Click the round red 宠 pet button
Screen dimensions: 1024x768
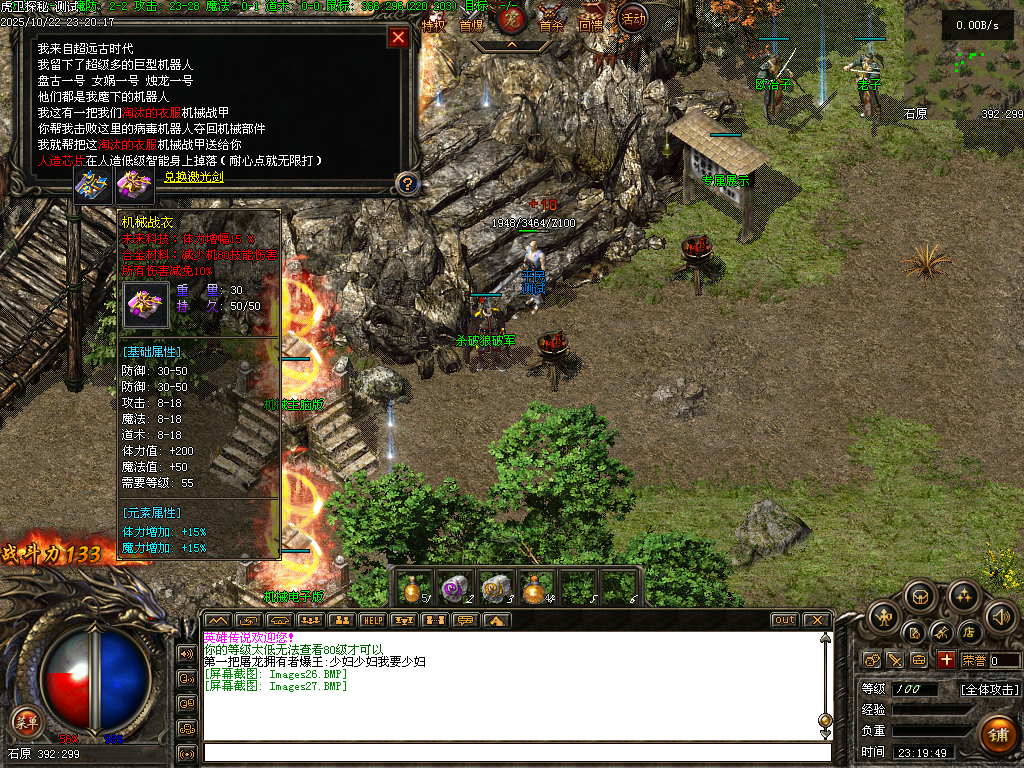point(512,20)
